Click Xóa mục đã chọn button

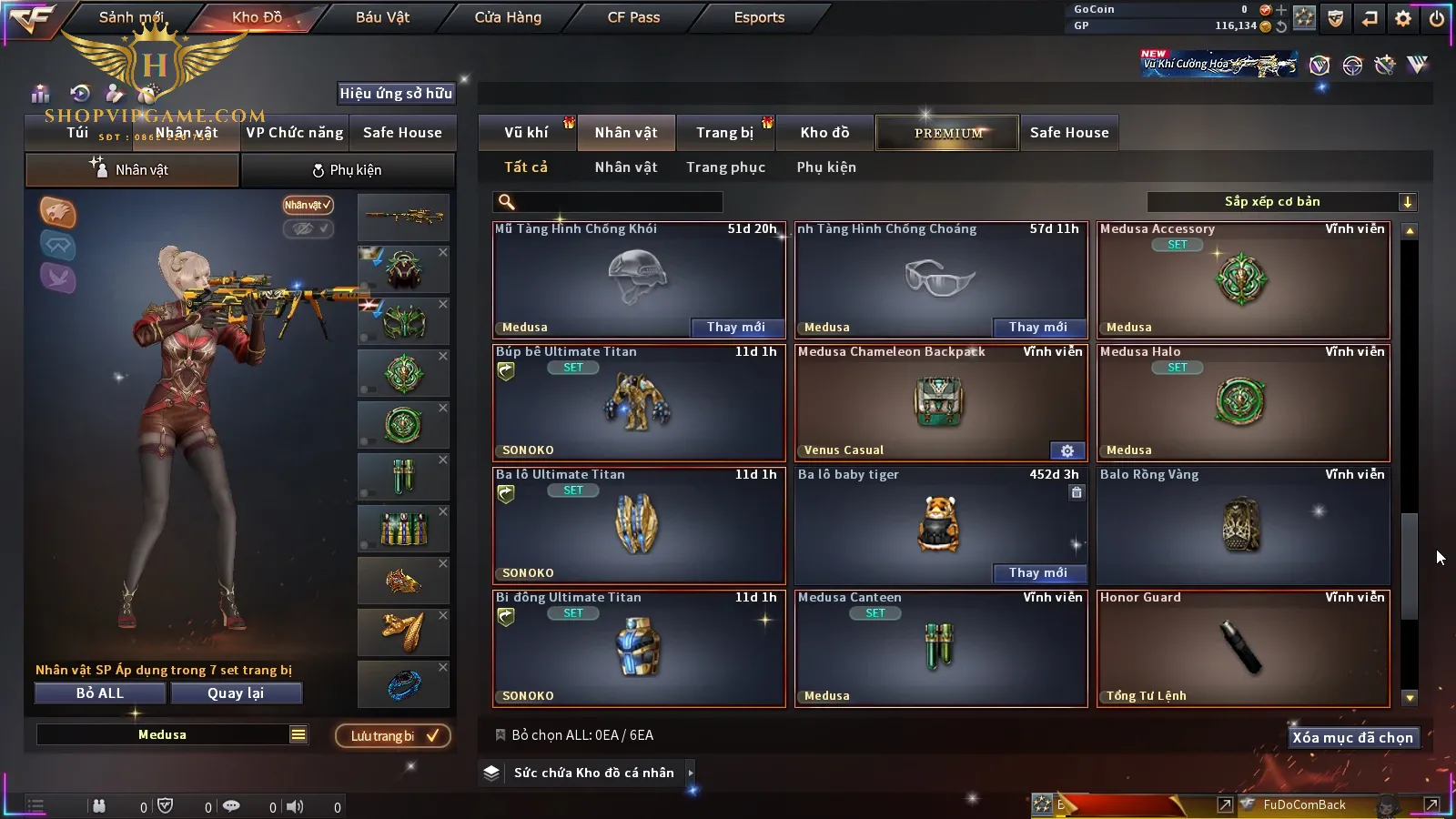pos(1352,738)
